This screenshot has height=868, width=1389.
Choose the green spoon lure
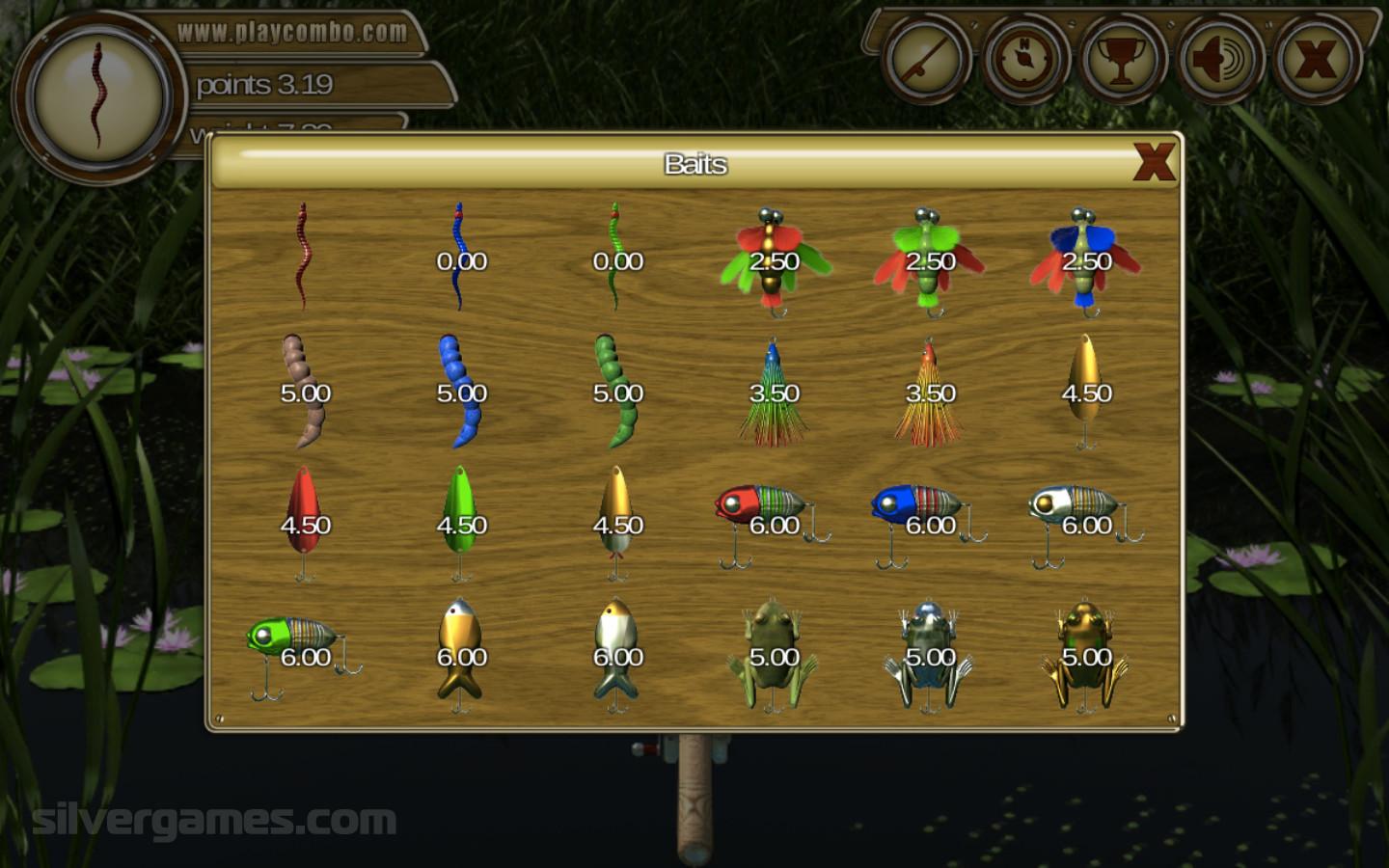click(461, 521)
